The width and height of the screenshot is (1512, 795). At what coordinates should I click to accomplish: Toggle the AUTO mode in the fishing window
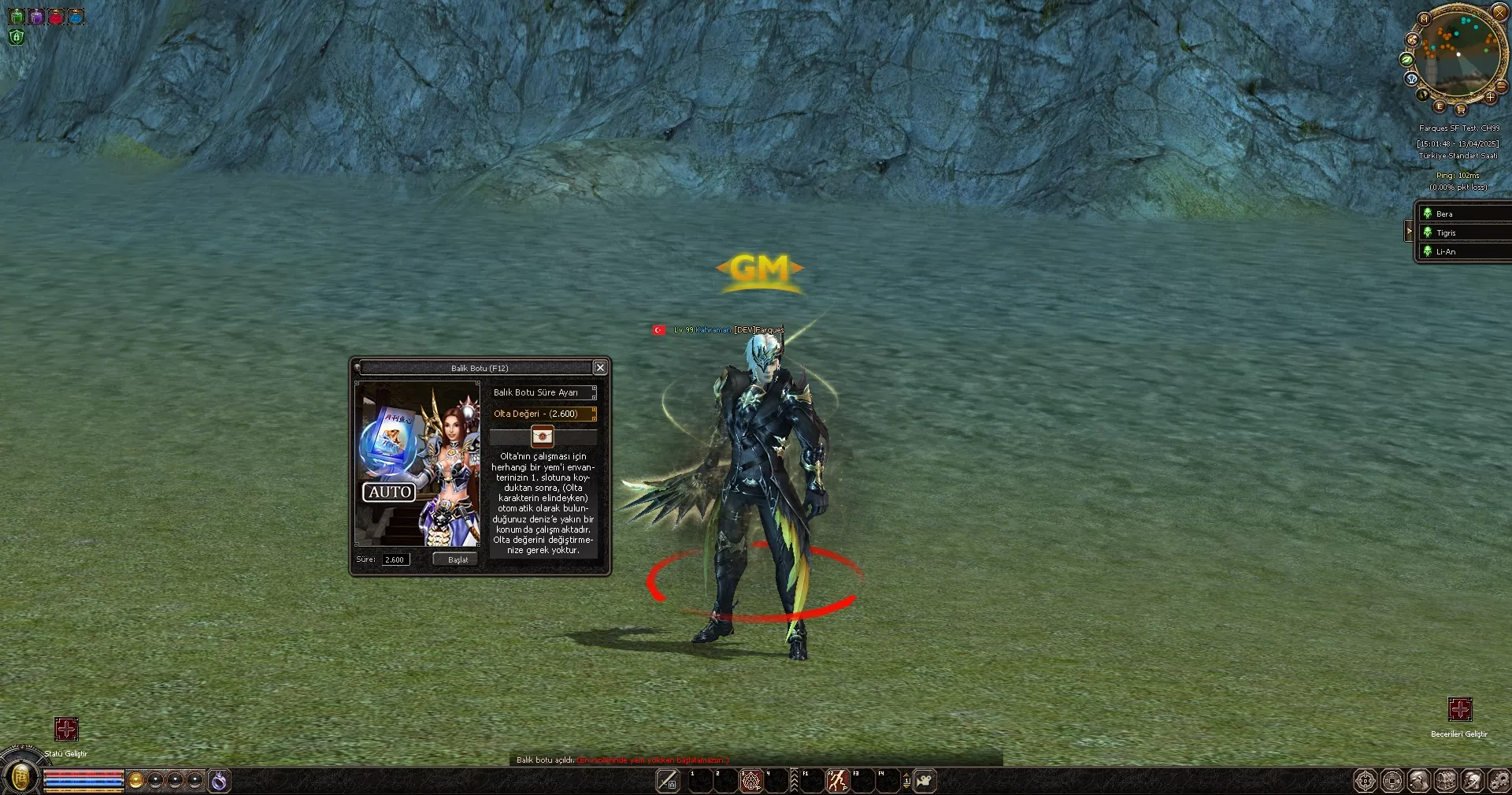point(389,492)
